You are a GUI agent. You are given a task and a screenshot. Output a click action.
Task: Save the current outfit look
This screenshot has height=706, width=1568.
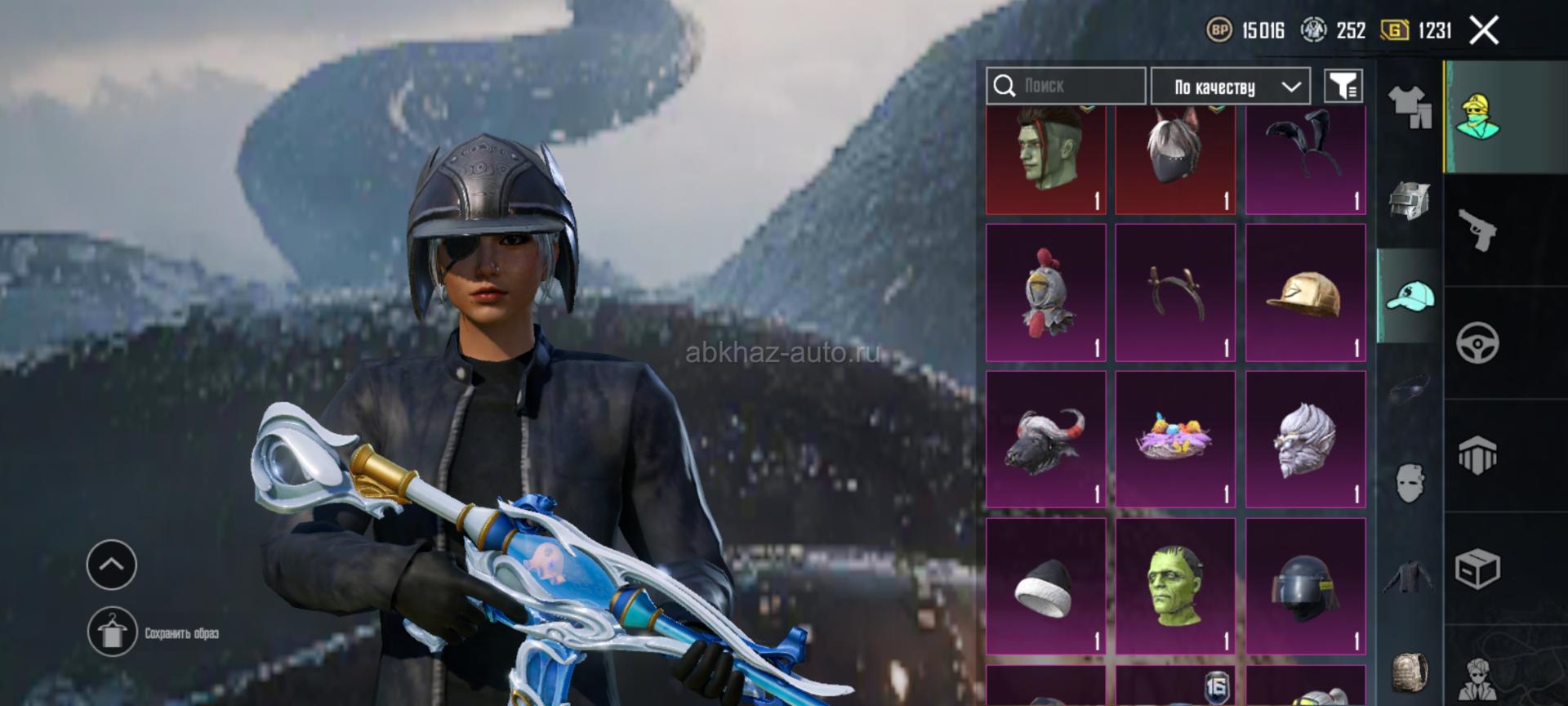113,632
